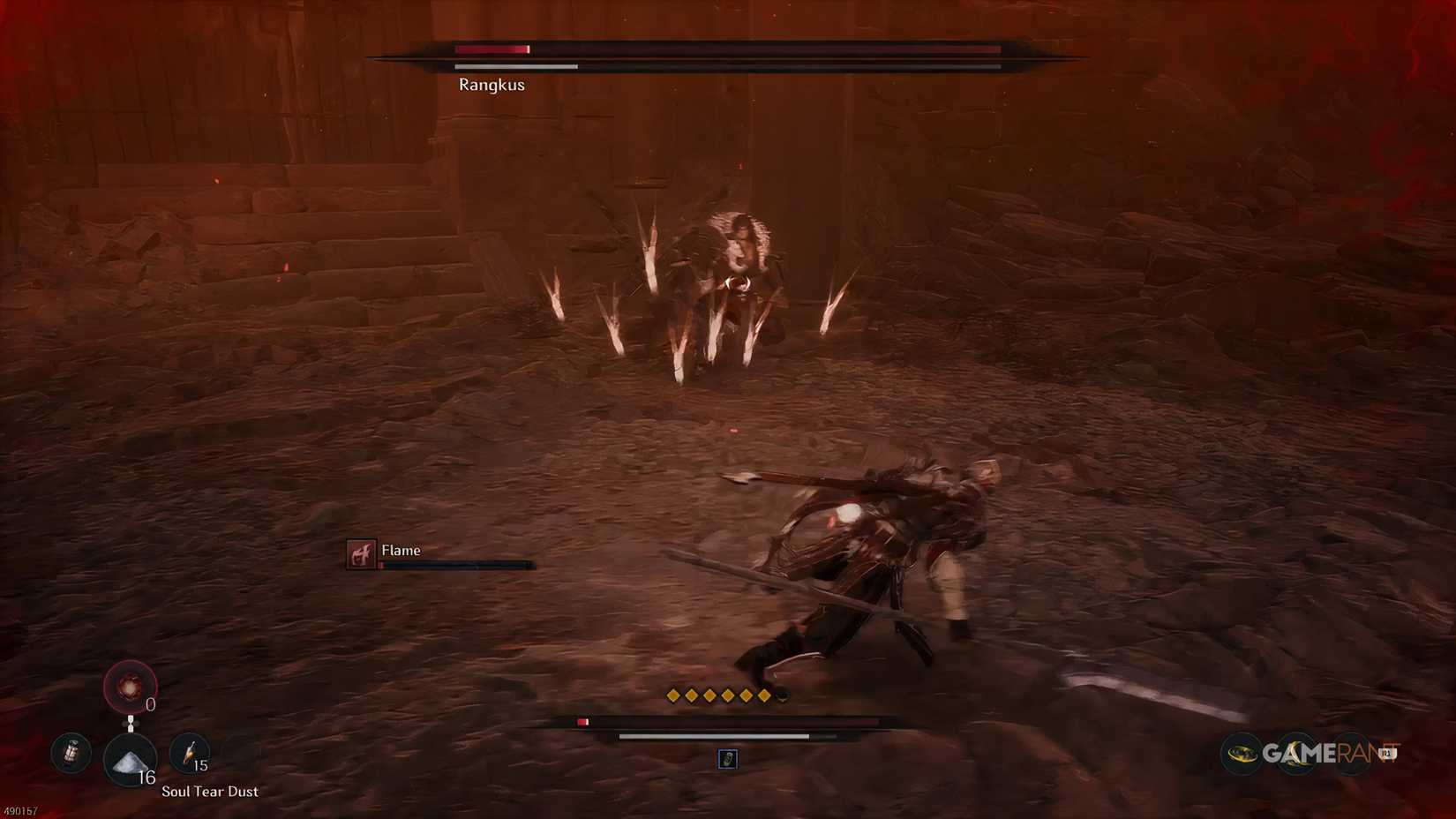Click the lantern item icon
The width and height of the screenshot is (1456, 819).
71,753
